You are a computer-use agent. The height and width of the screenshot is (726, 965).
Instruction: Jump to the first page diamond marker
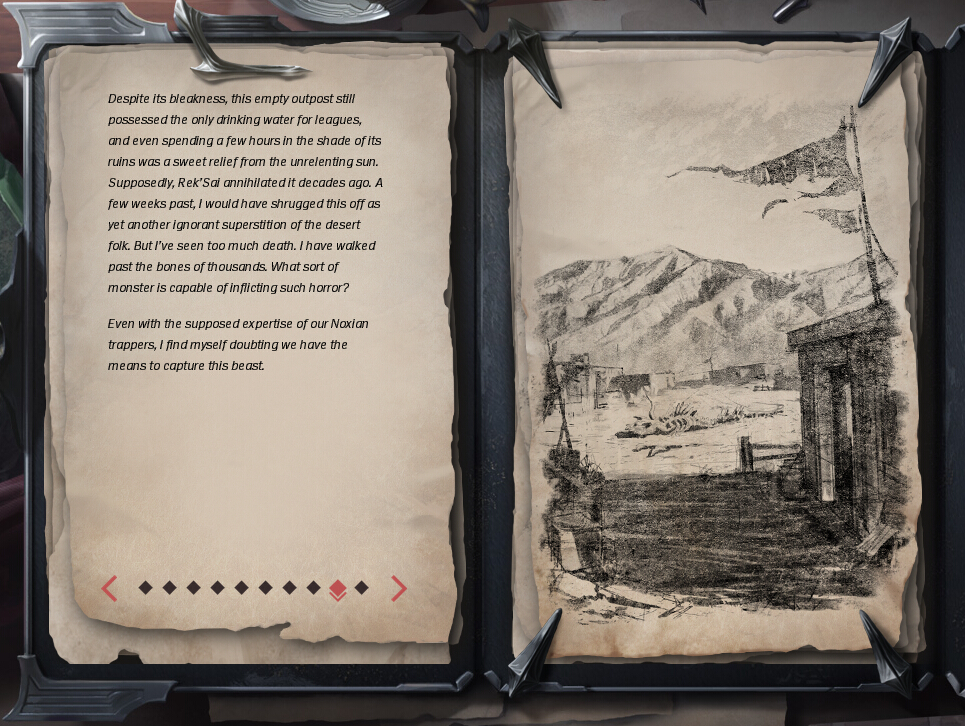tap(146, 588)
